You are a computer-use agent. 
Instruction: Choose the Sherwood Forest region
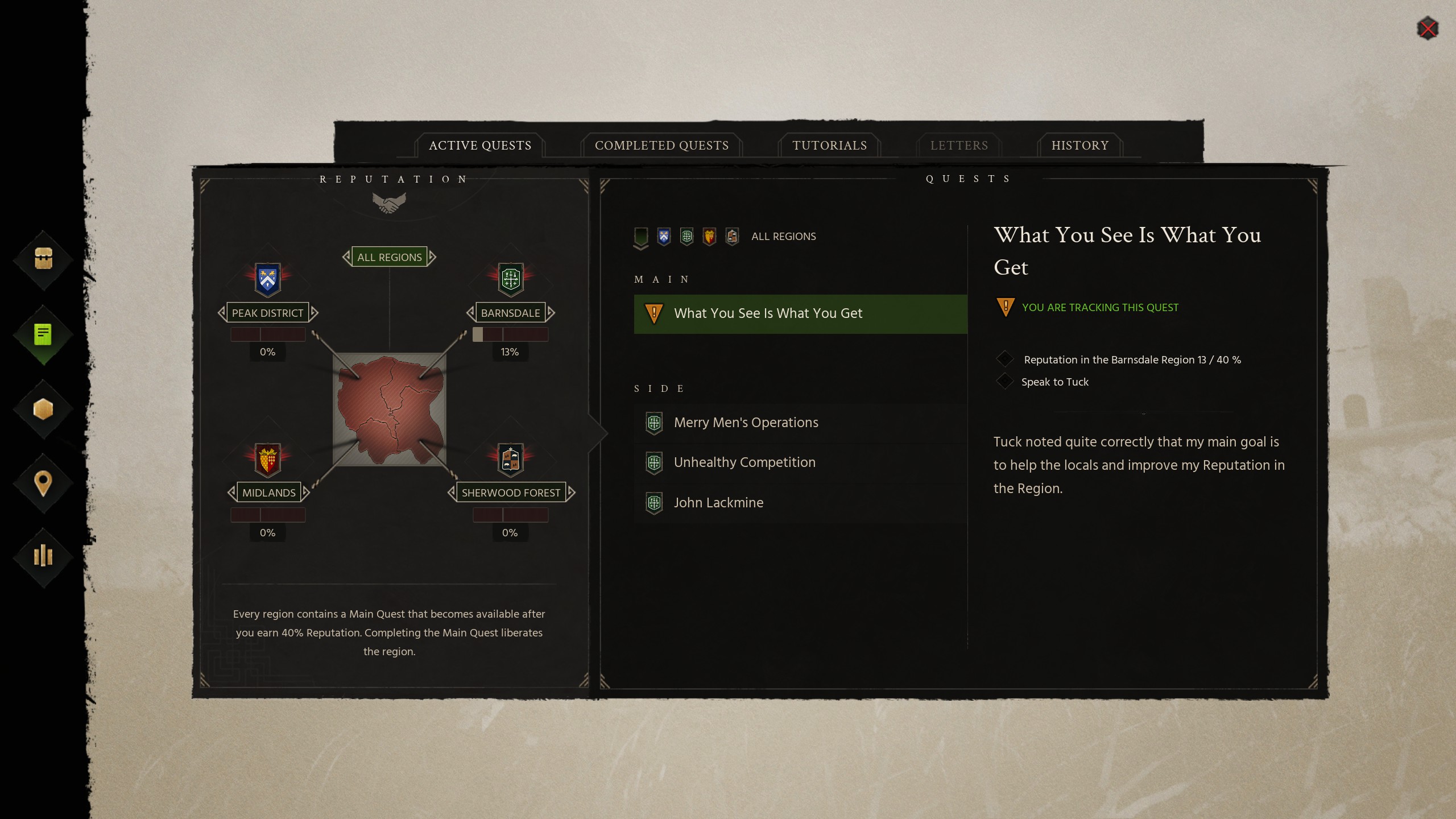pos(511,493)
